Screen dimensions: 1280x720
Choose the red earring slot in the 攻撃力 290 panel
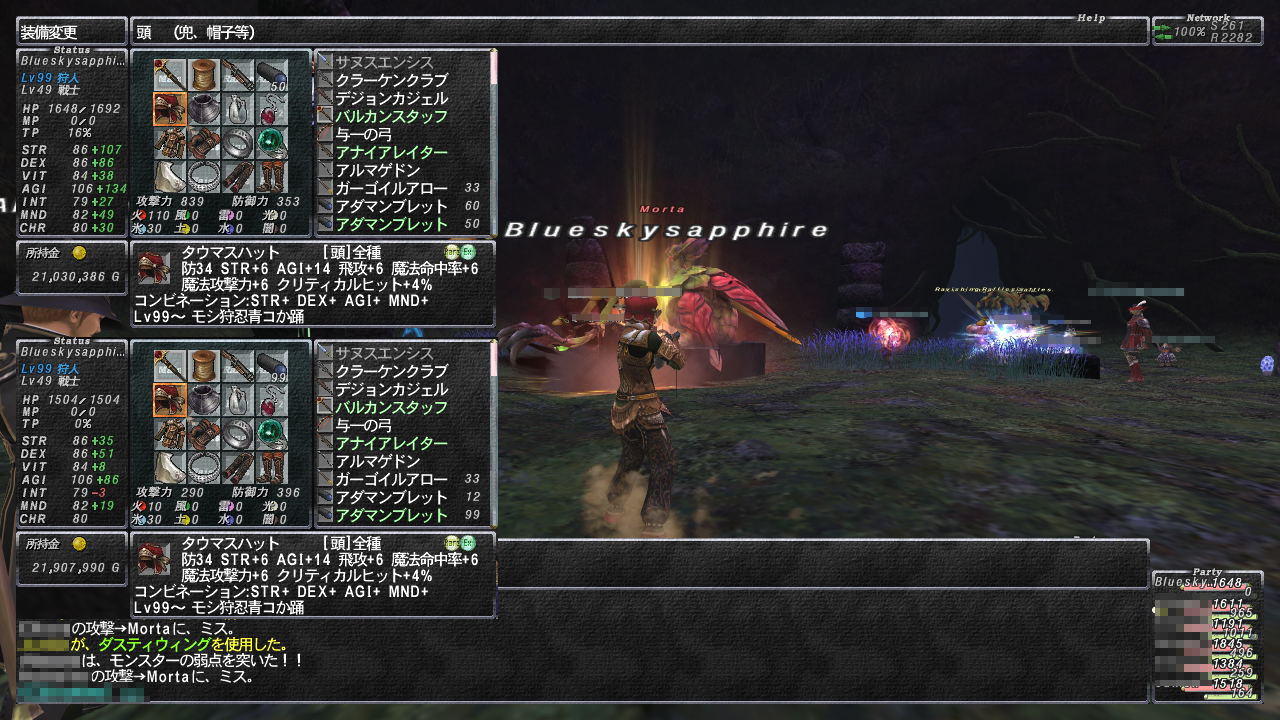tap(271, 399)
